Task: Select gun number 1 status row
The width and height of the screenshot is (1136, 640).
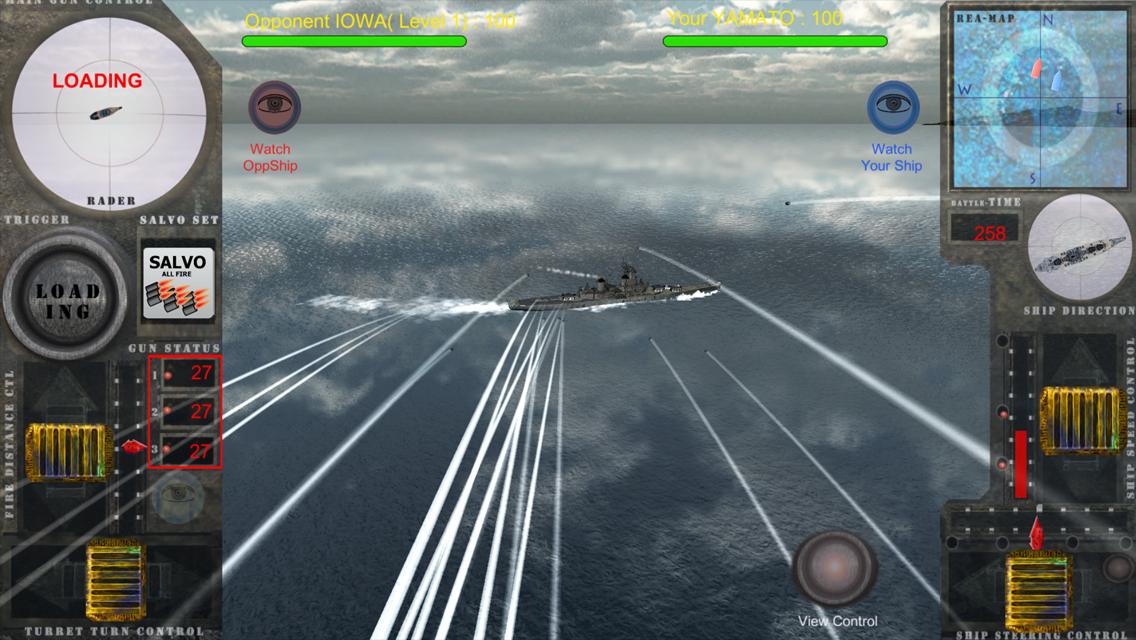Action: 186,374
